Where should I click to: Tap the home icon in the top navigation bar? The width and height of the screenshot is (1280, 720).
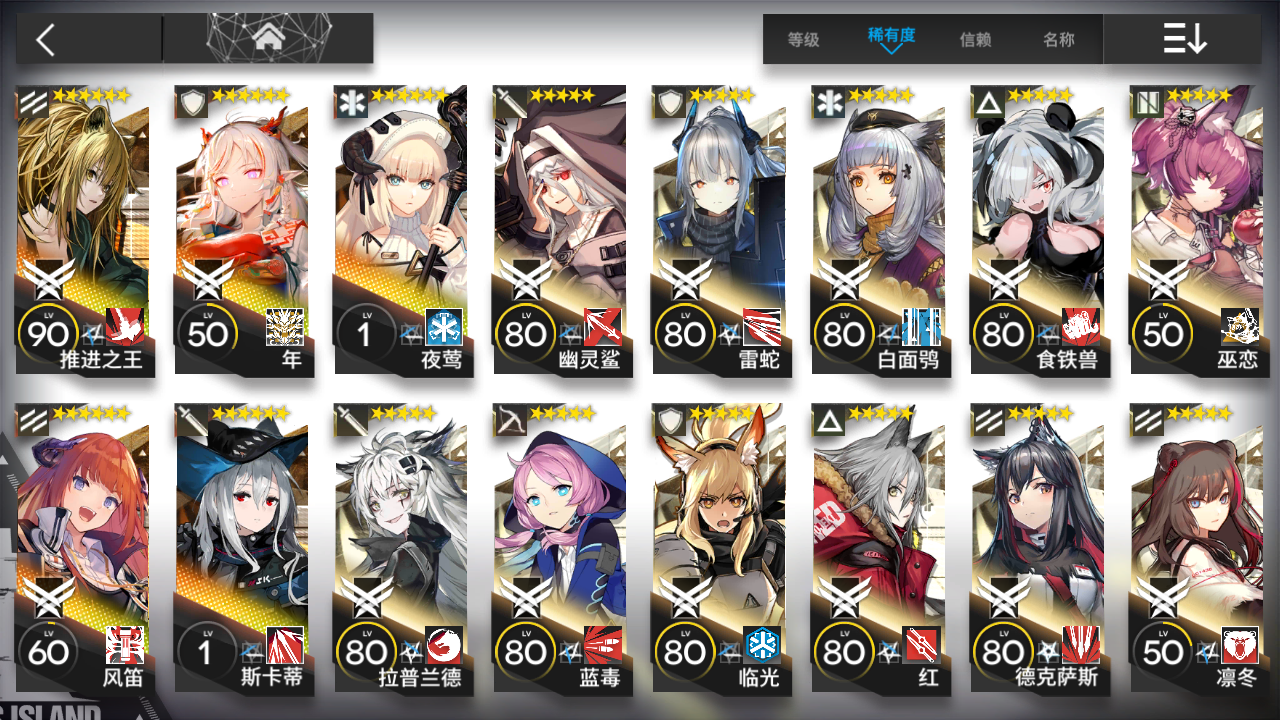pos(266,40)
